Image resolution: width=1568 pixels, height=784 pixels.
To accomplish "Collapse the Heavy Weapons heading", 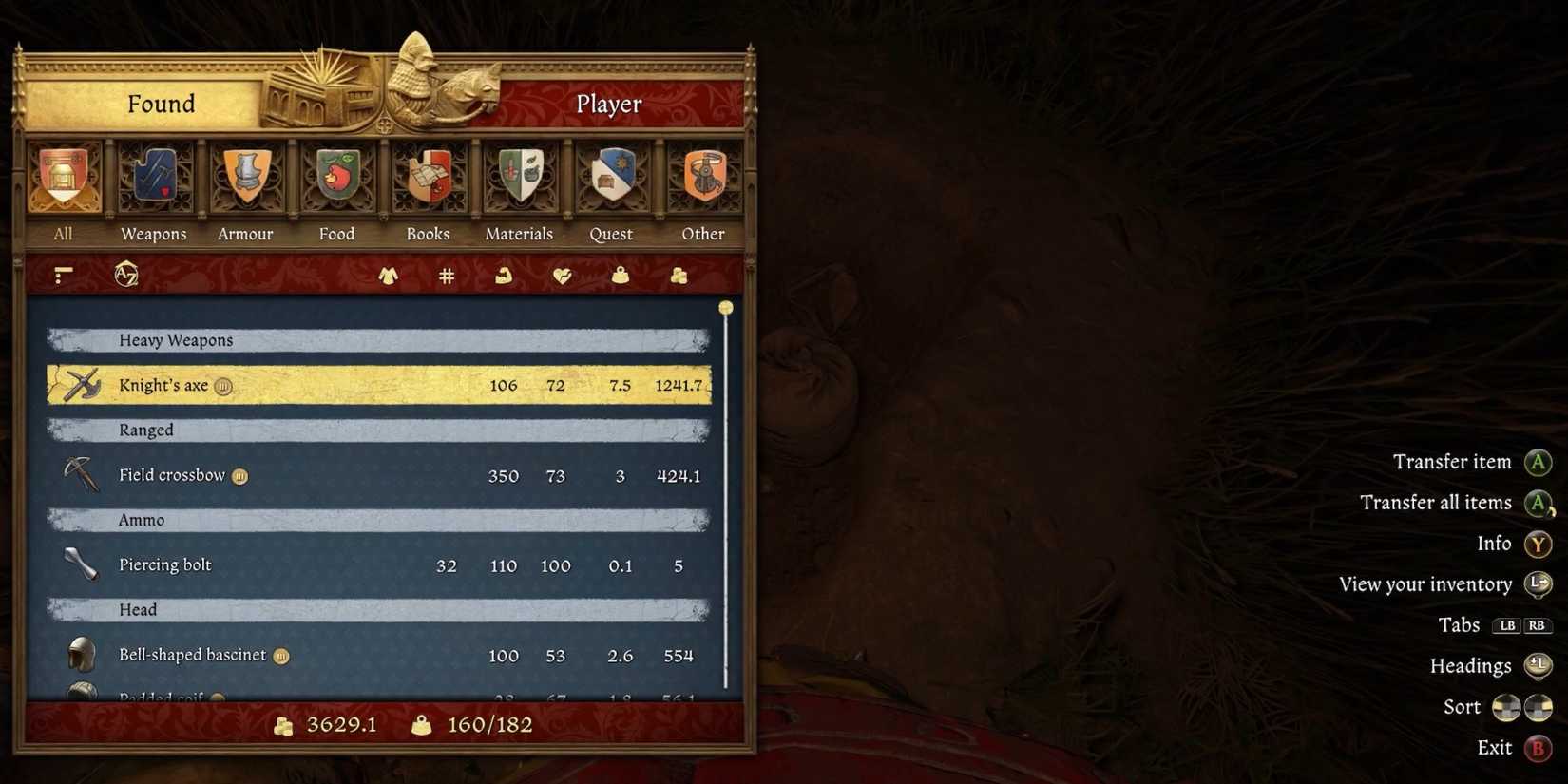I will pyautogui.click(x=380, y=339).
